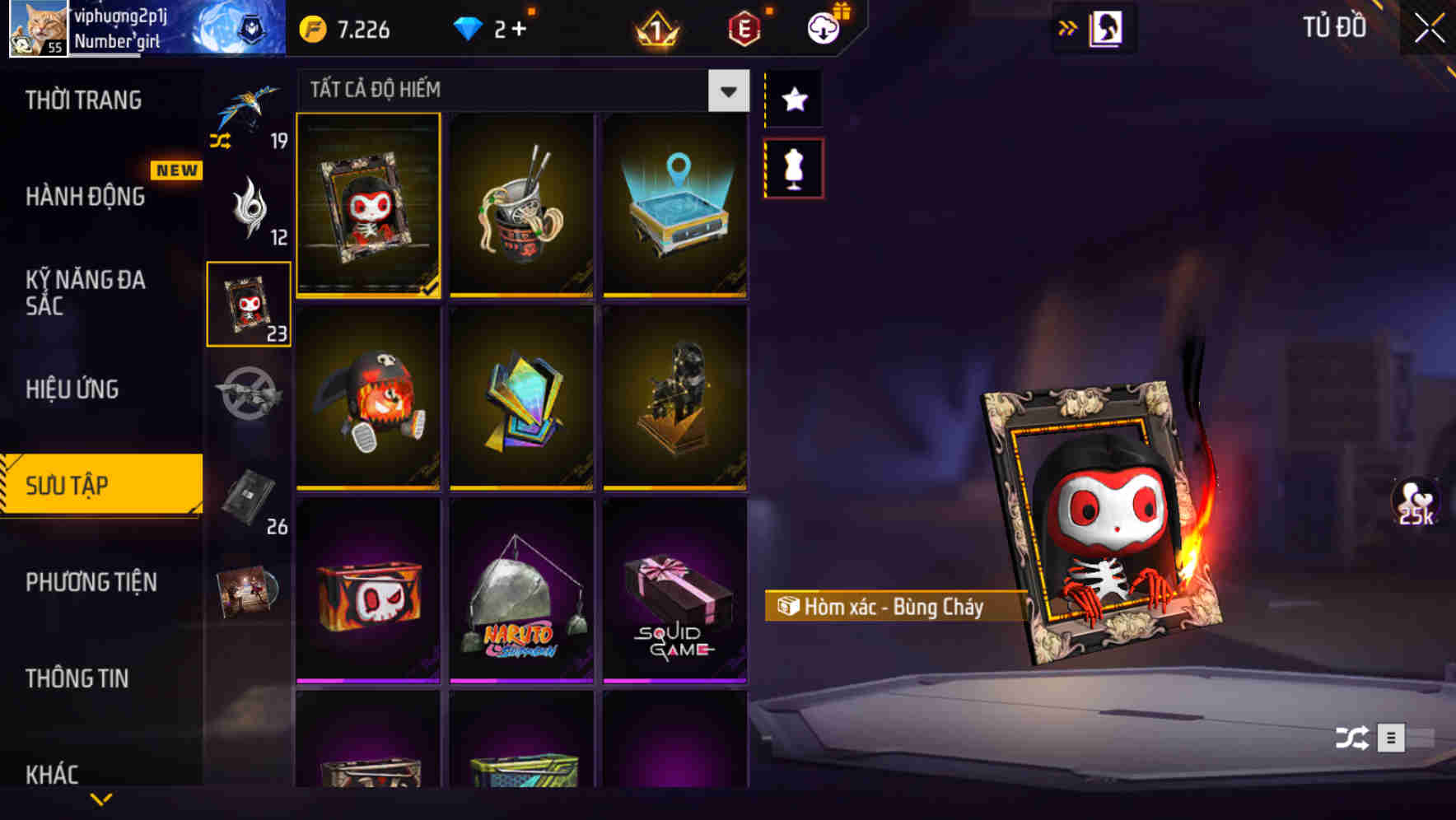Click the crossed weapons icon in sidebar
Viewport: 1456px width, 820px height.
pos(246,393)
